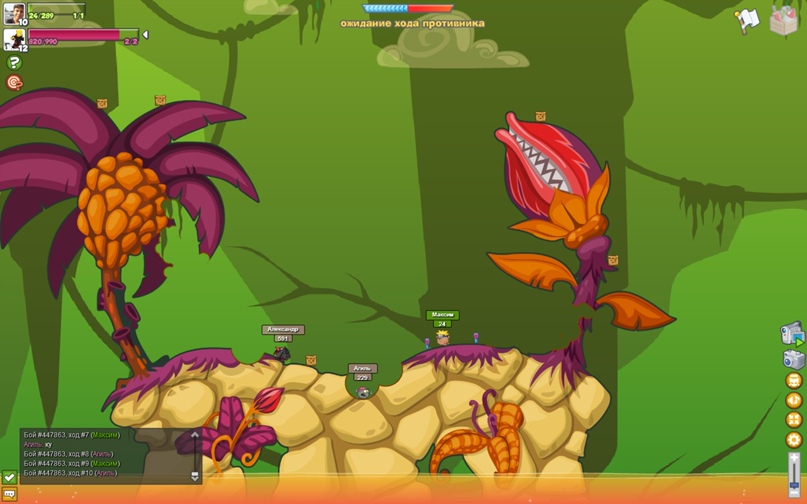
Task: Toggle music with the note button
Action: coord(794,401)
